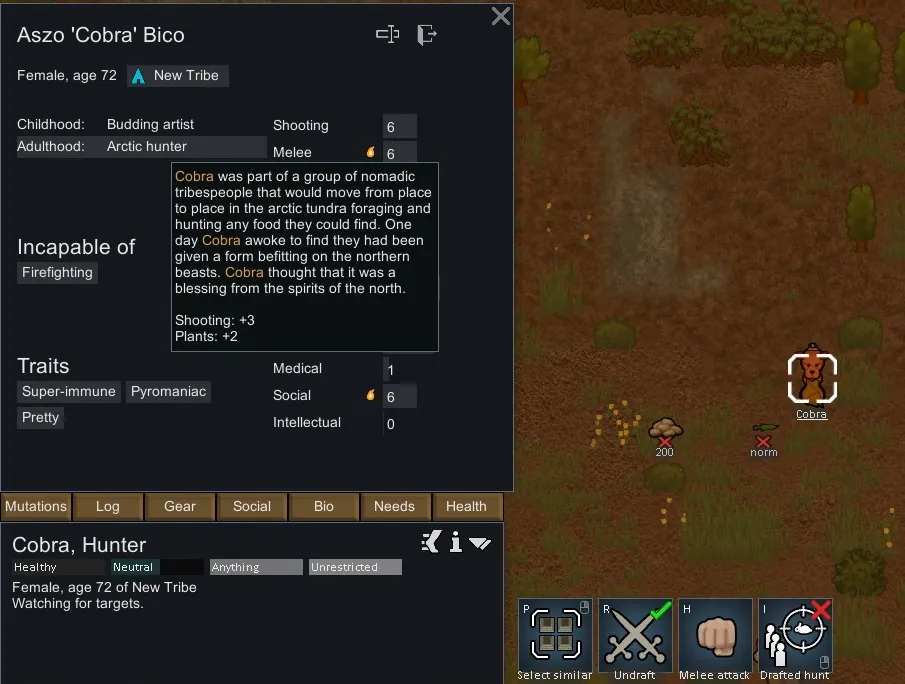Switch to the Log tab
Image resolution: width=905 pixels, height=684 pixels.
tap(108, 506)
